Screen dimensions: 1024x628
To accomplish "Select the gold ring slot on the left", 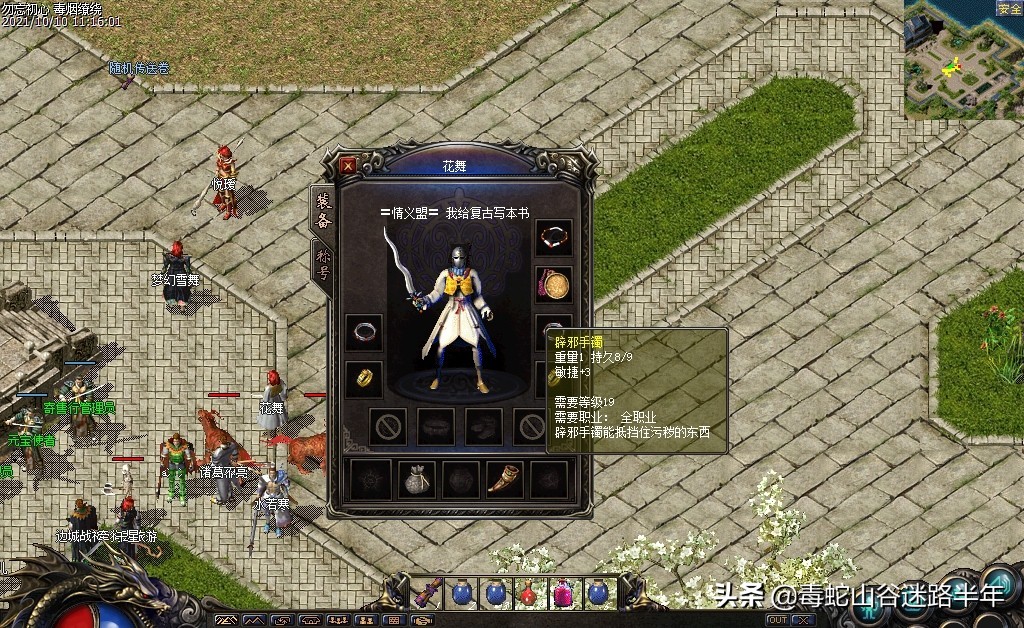I will coord(364,379).
